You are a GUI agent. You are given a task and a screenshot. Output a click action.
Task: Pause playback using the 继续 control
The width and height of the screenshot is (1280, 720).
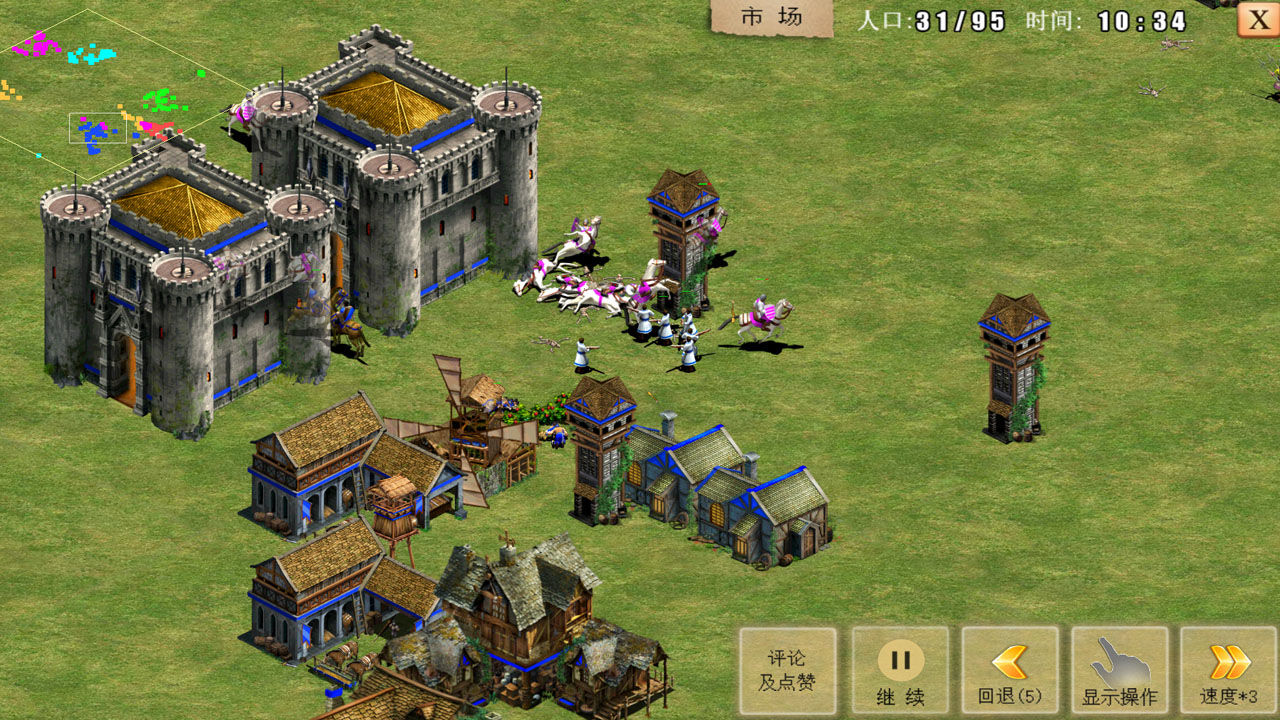(900, 670)
